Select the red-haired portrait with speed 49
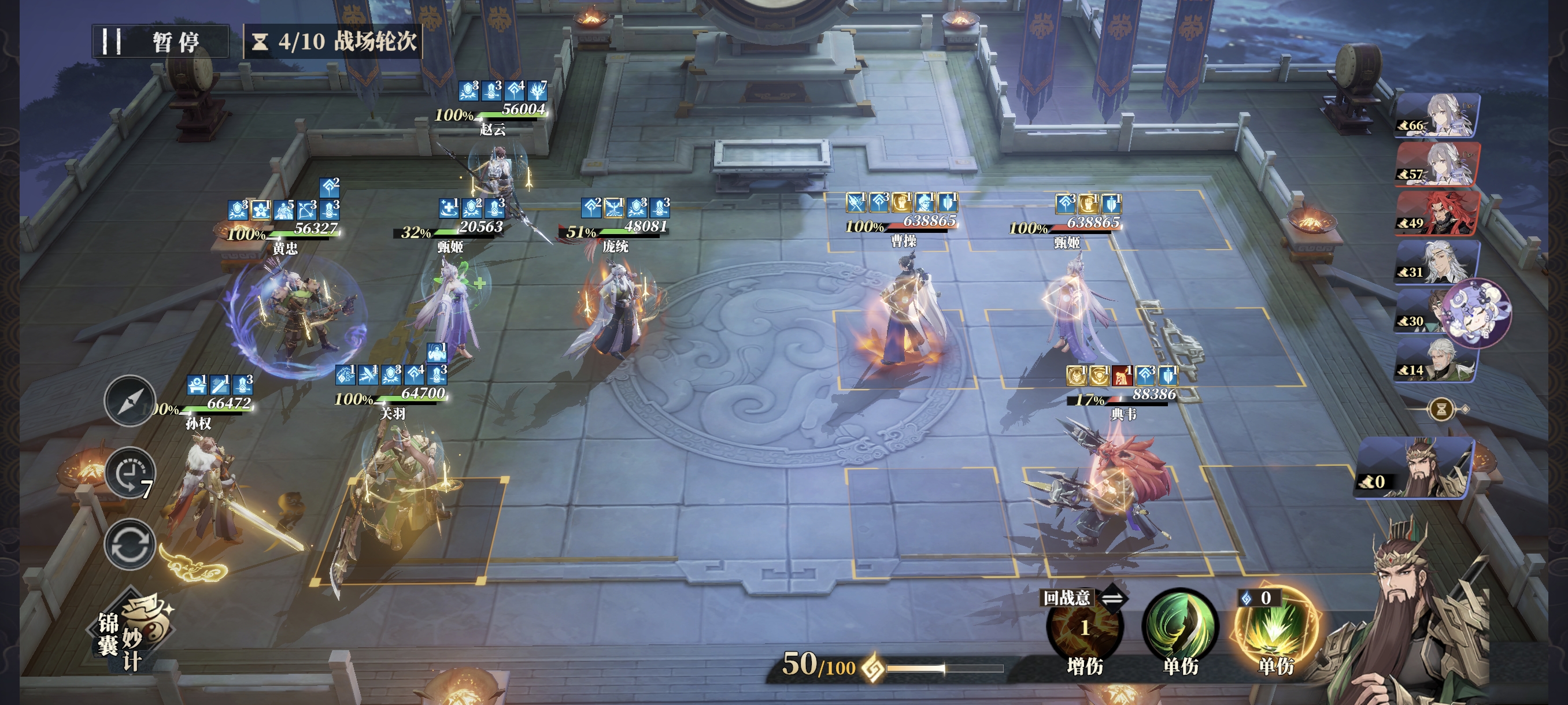Image resolution: width=1568 pixels, height=705 pixels. click(x=1438, y=213)
